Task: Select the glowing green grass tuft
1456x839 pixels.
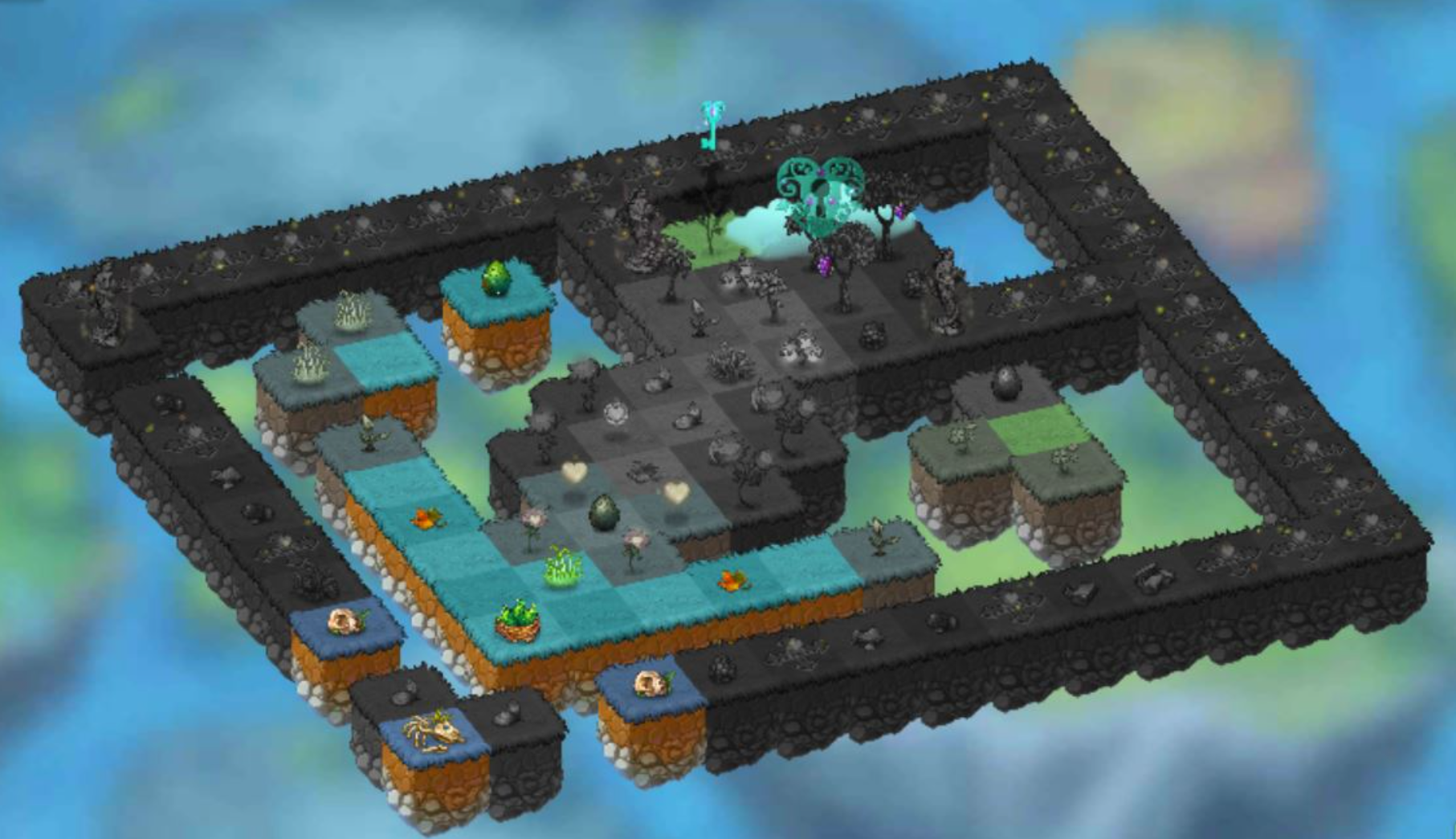Action: (560, 564)
